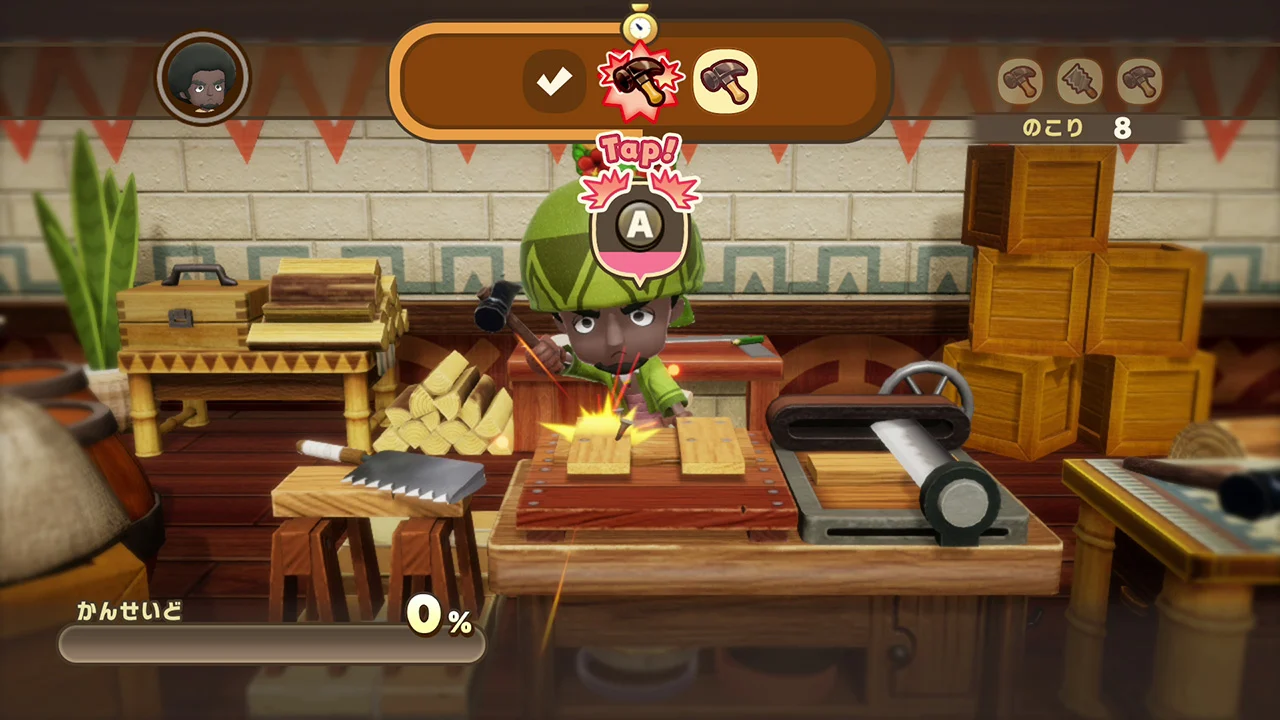Viewport: 1280px width, 720px height.
Task: Select the rightmost hammer icon near のこり counter
Action: coord(1140,80)
